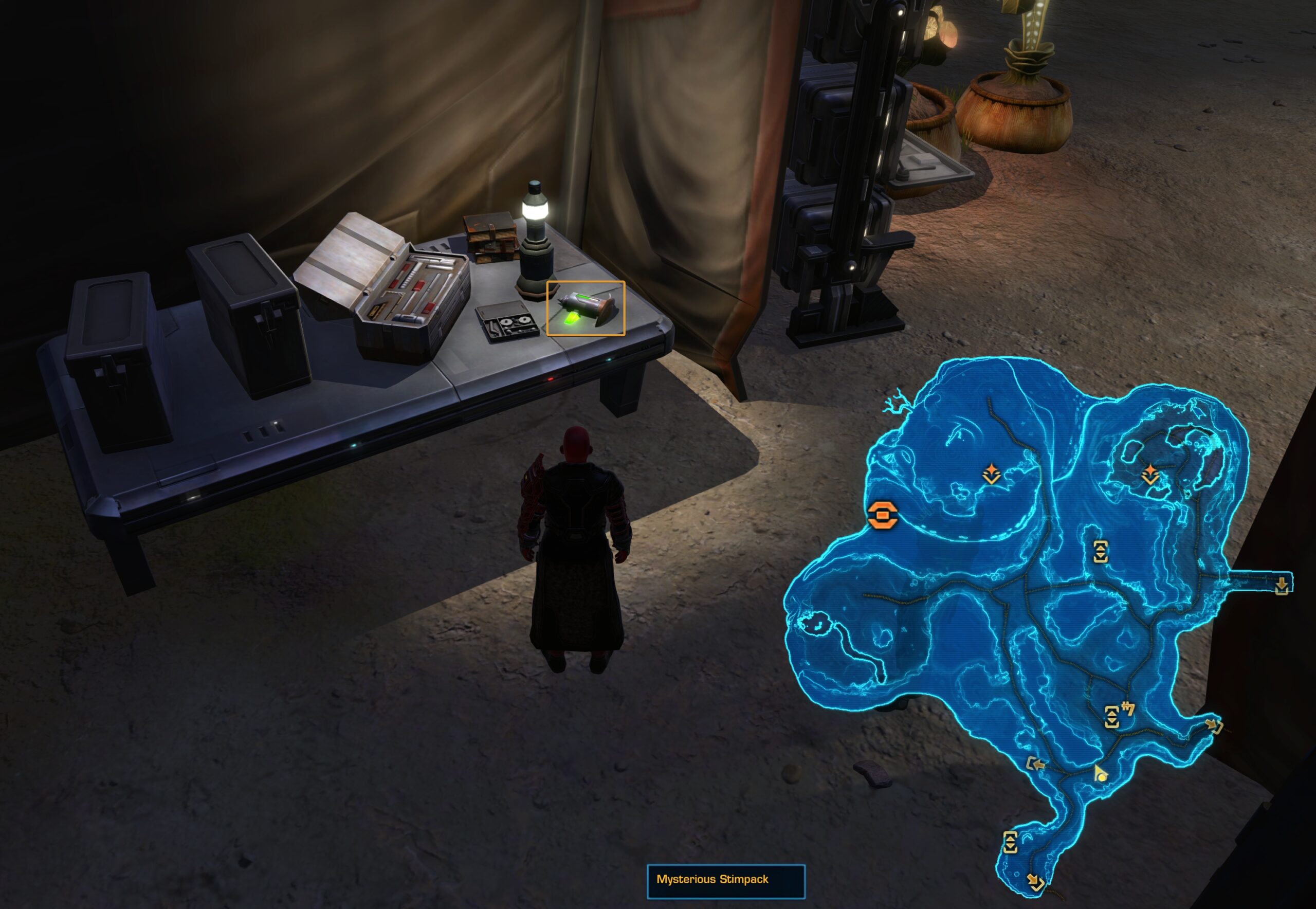Click the orange outpost marker on the map
Screen dimensions: 1316x909
(x=883, y=516)
